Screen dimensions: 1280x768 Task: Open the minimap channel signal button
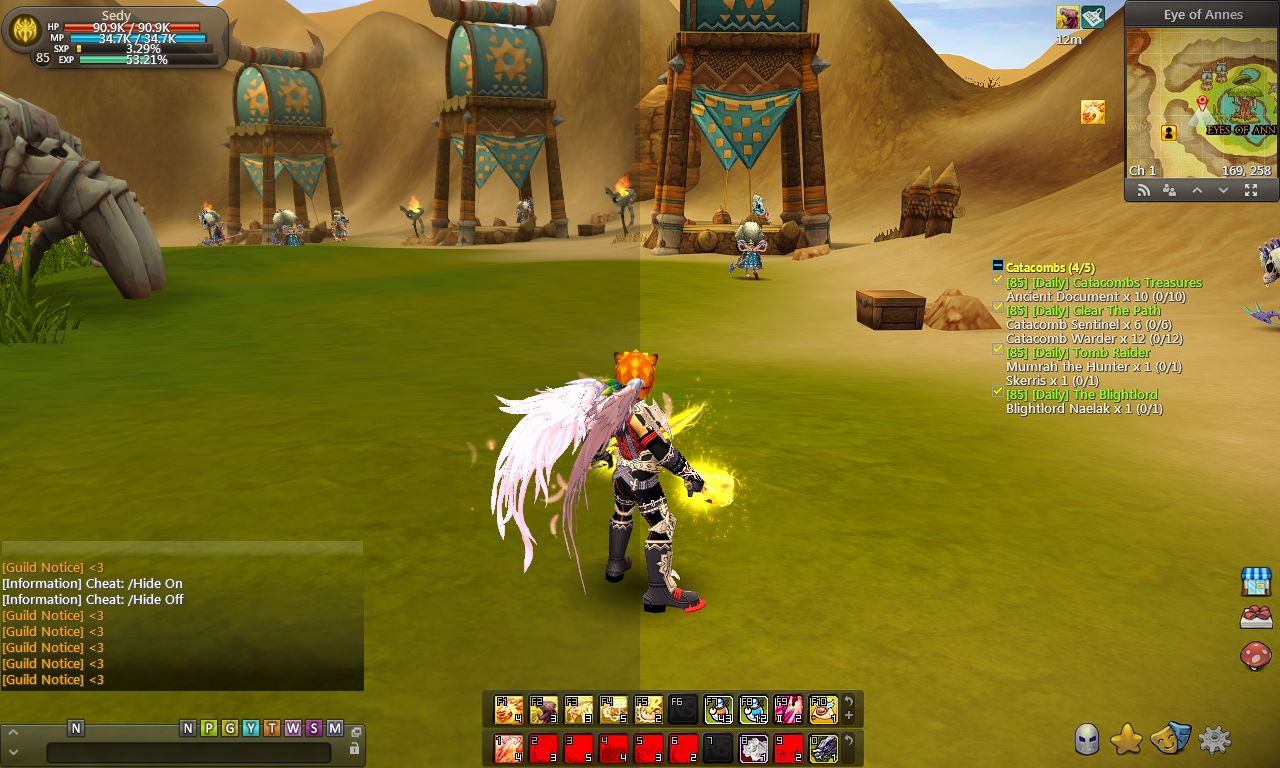[1143, 191]
